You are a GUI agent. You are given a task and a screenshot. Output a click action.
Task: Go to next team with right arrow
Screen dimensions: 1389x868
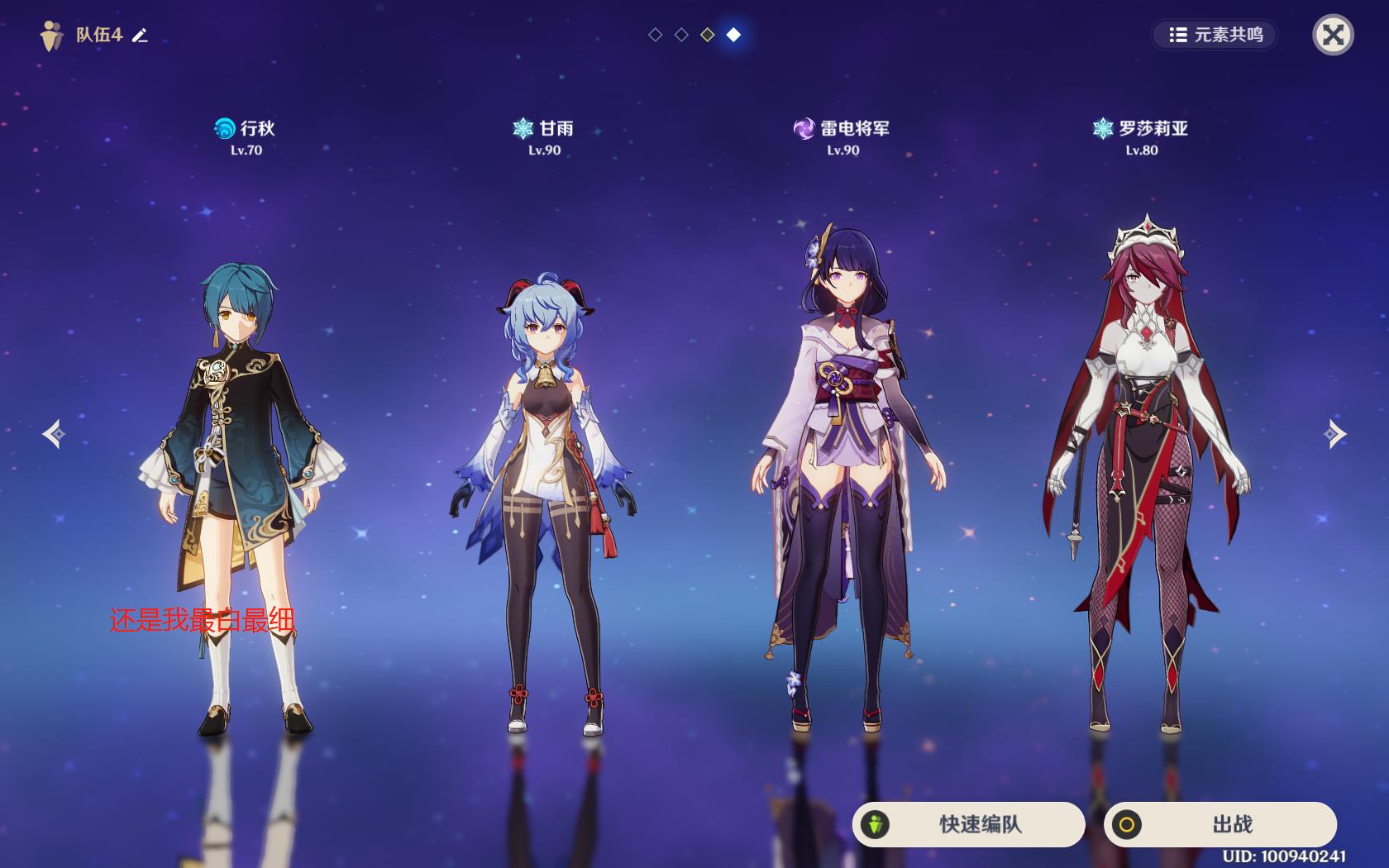click(1334, 434)
